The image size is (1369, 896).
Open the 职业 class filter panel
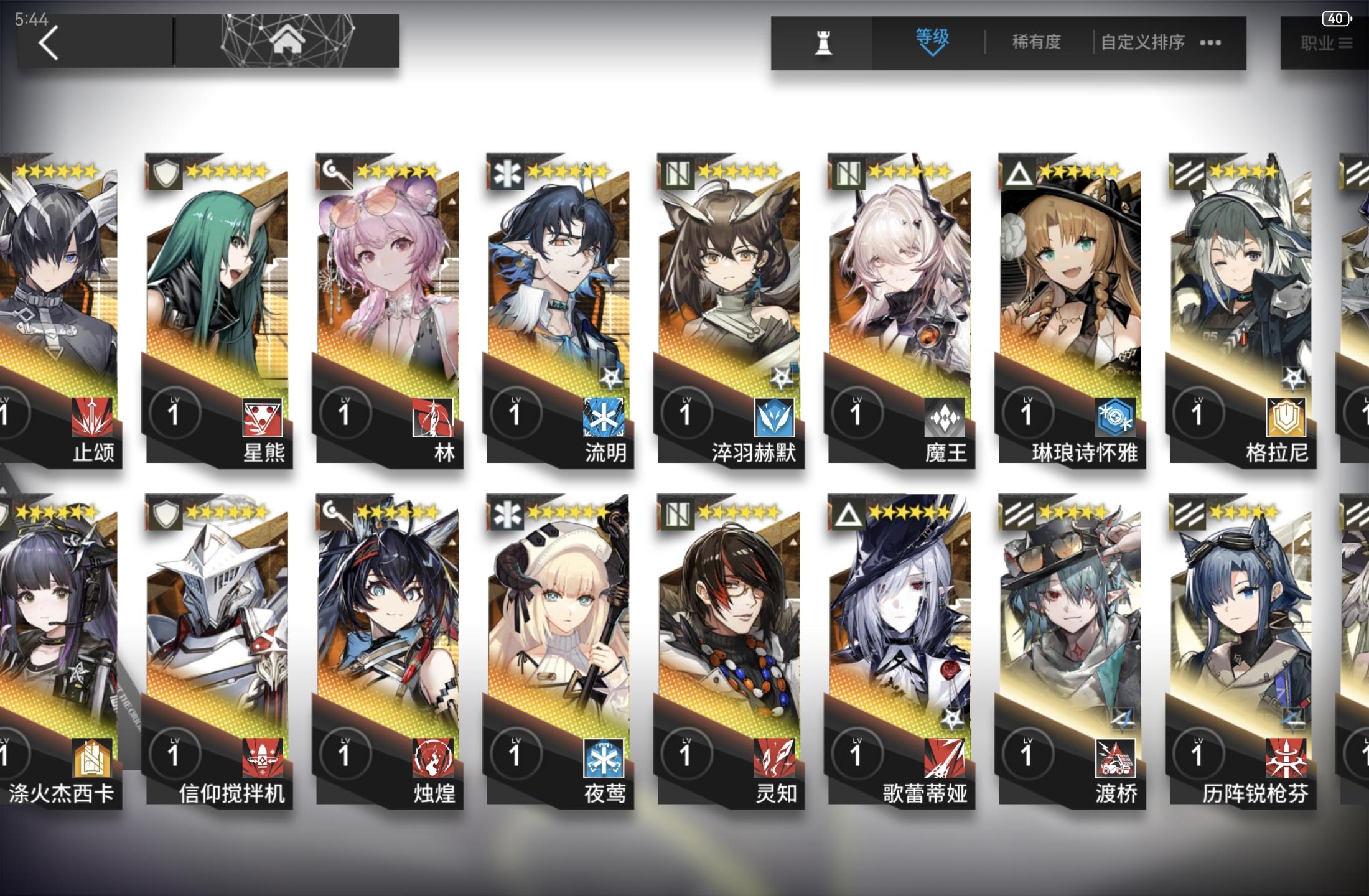[1322, 42]
